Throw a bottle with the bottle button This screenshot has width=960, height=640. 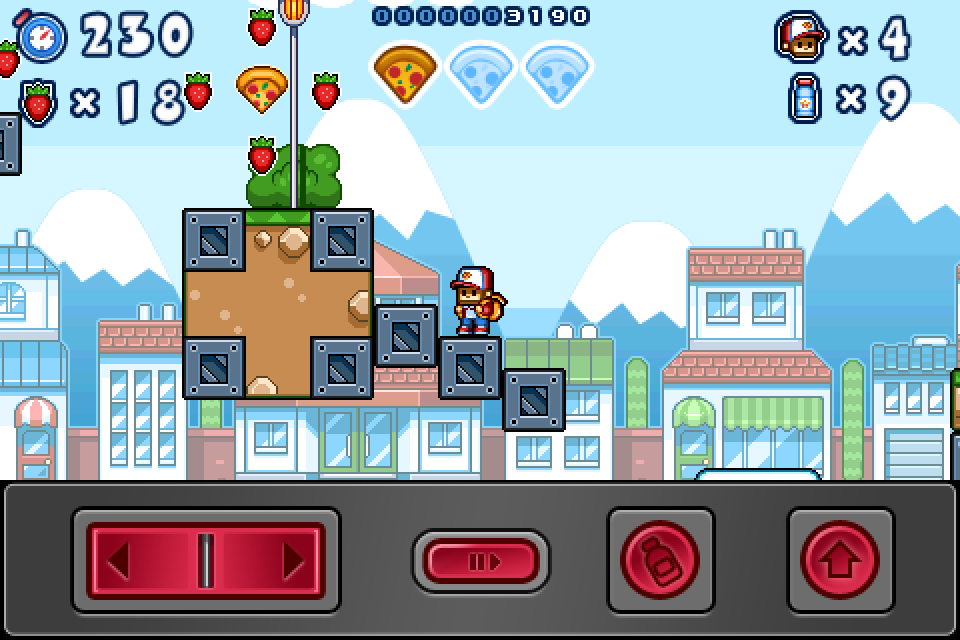[x=661, y=561]
